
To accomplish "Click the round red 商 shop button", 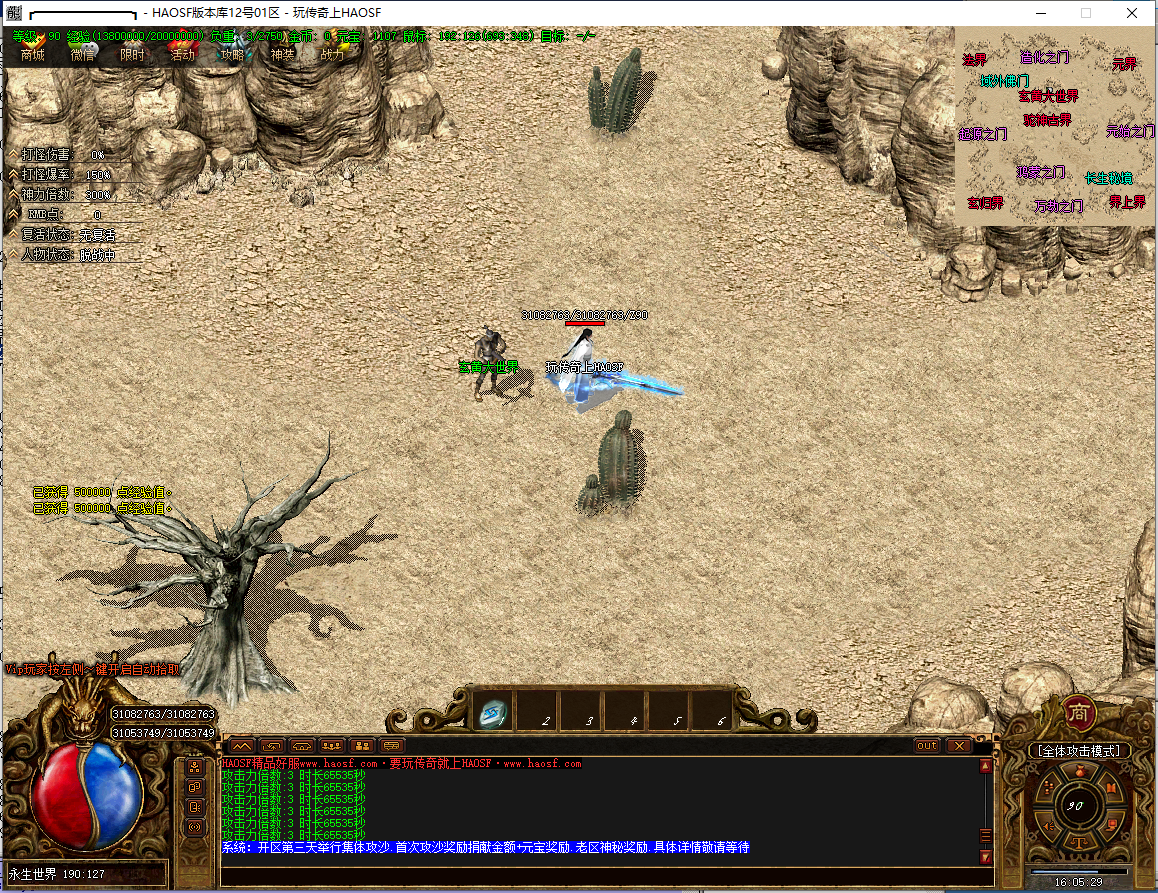I will click(1079, 711).
